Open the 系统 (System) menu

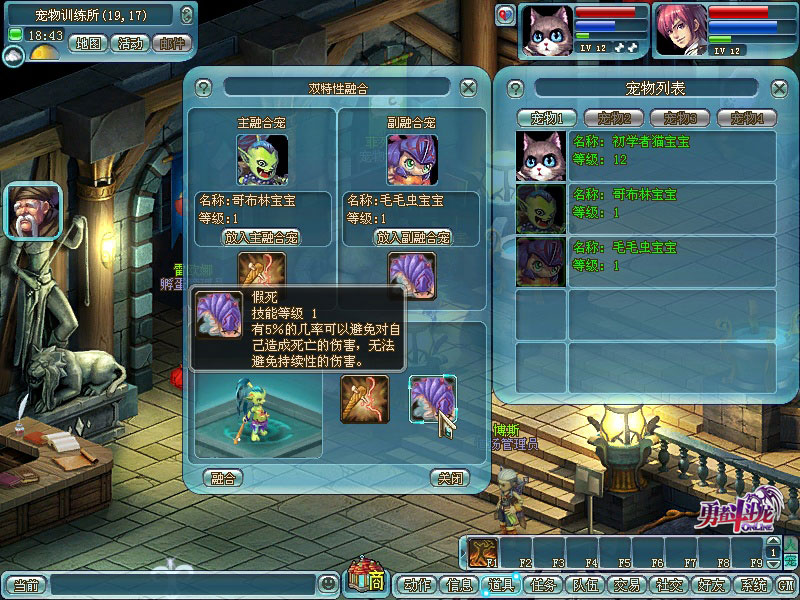tap(751, 585)
